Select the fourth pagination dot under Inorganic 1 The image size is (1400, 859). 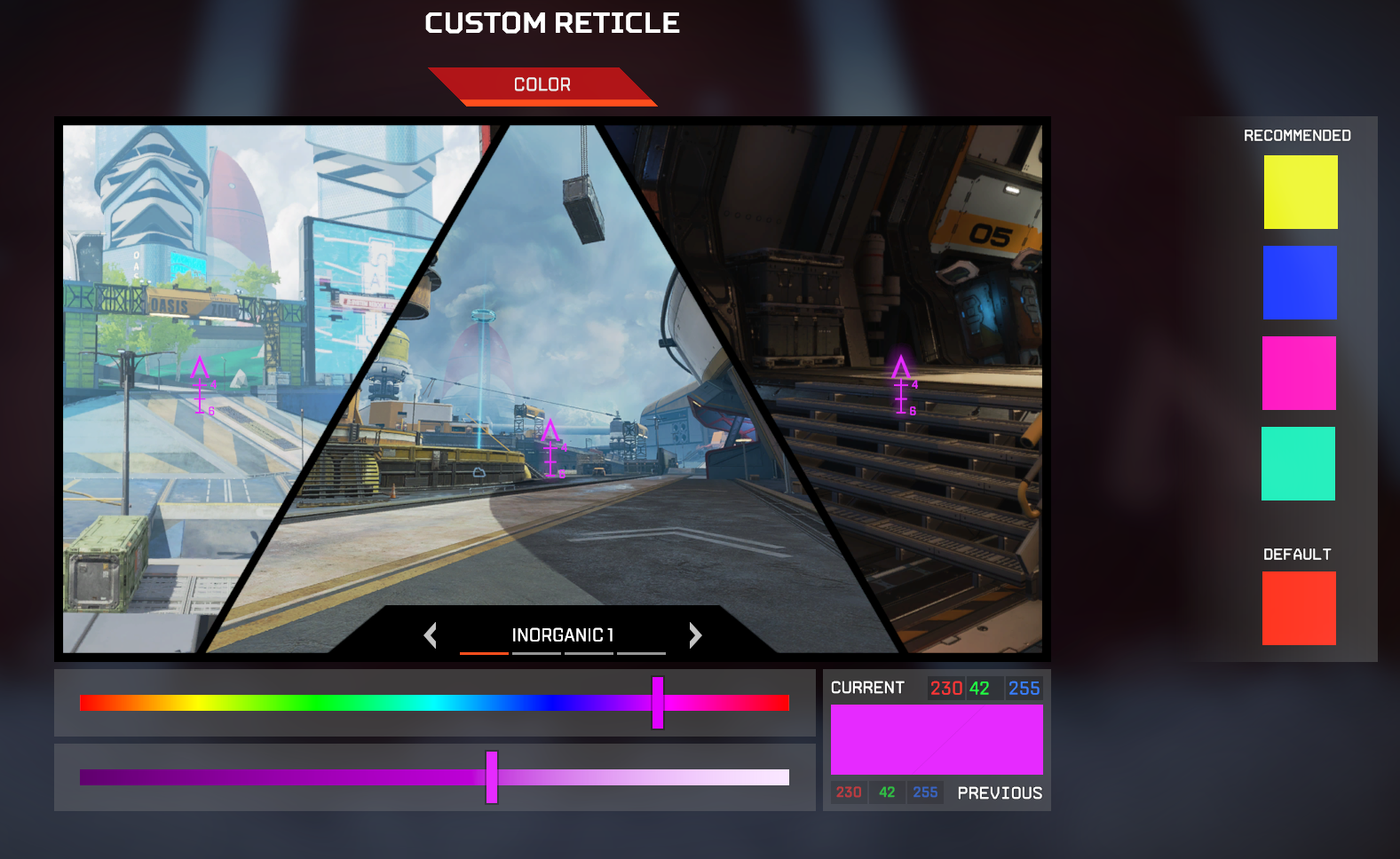(x=641, y=653)
